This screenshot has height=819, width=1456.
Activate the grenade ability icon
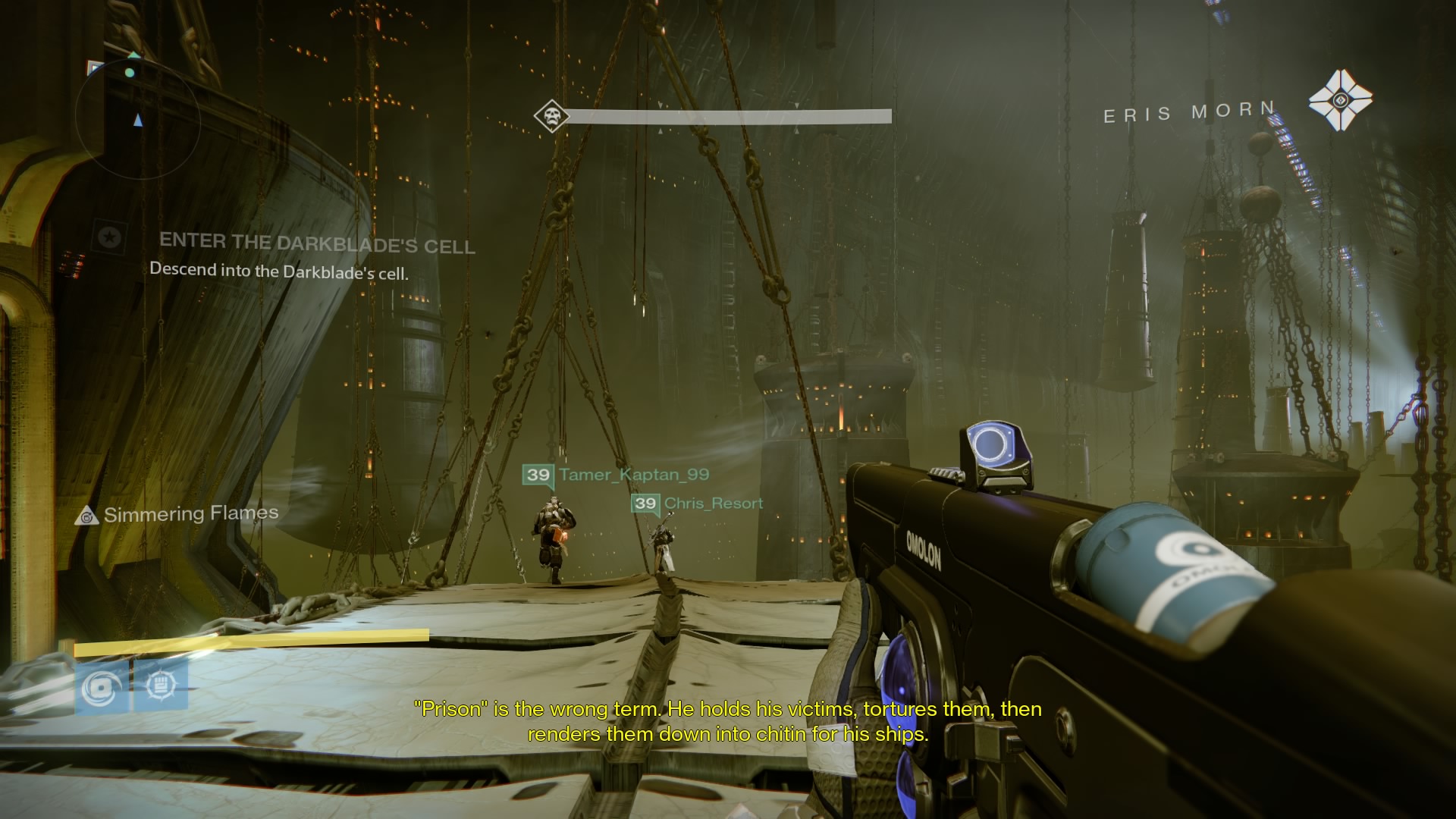[102, 687]
